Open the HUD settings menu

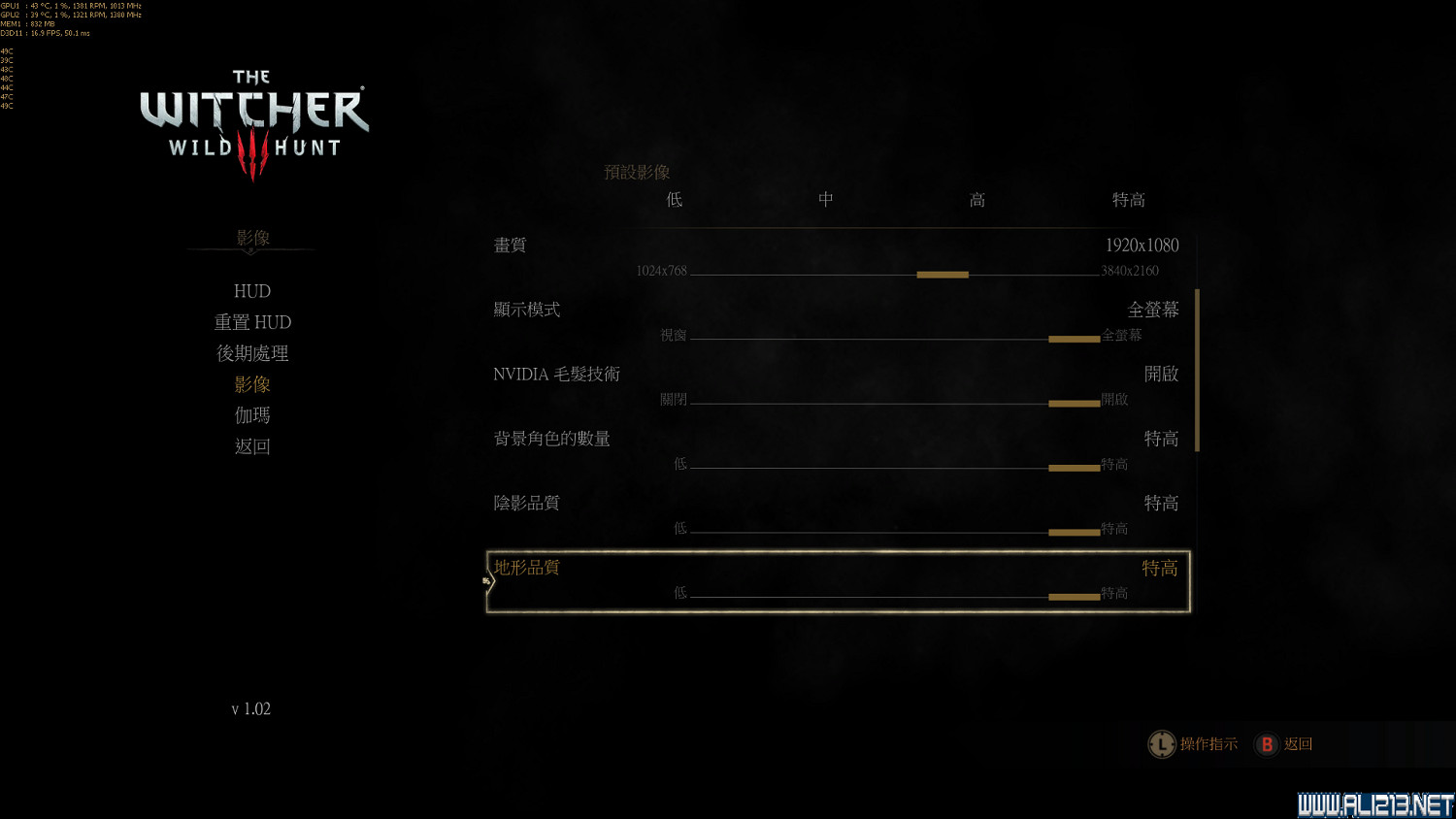pyautogui.click(x=252, y=290)
